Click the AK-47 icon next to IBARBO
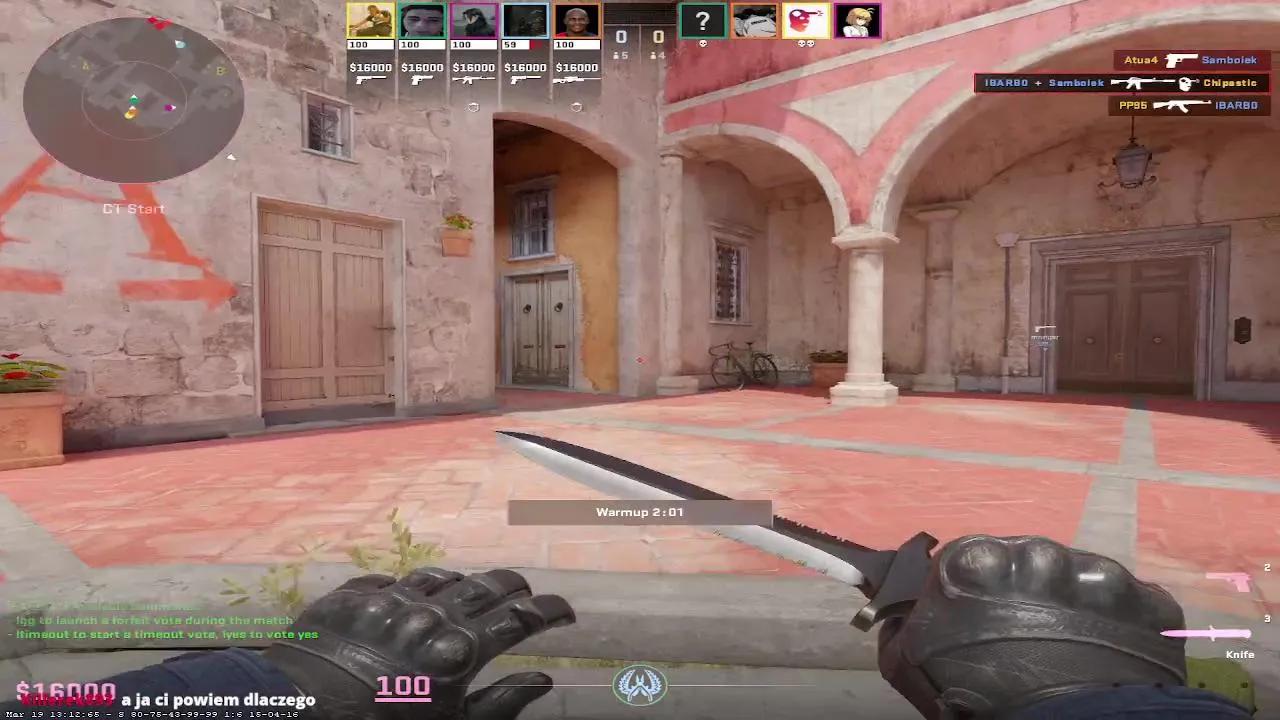Image resolution: width=1280 pixels, height=720 pixels. pyautogui.click(x=1182, y=104)
